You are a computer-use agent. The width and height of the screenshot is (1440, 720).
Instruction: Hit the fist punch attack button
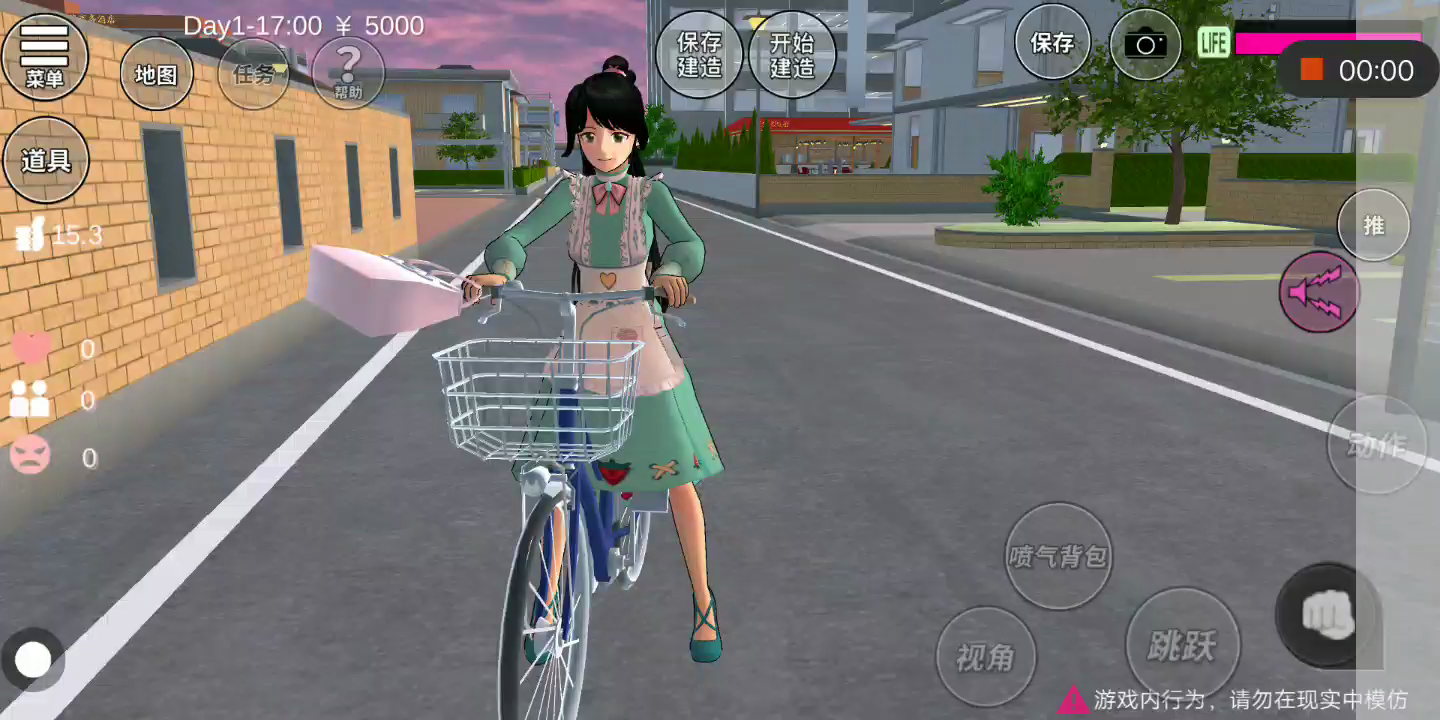pos(1327,616)
